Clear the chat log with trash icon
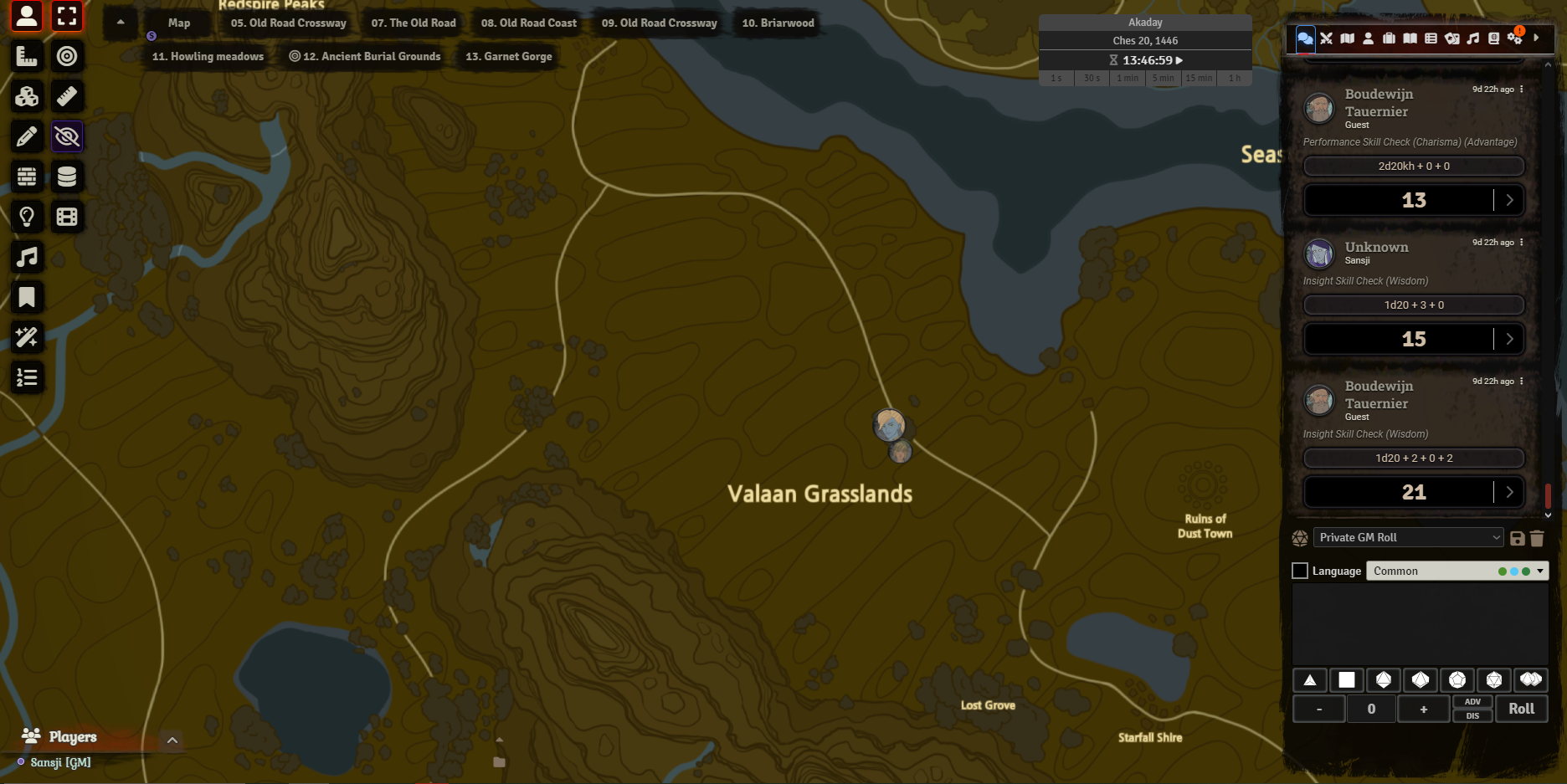 coord(1537,538)
